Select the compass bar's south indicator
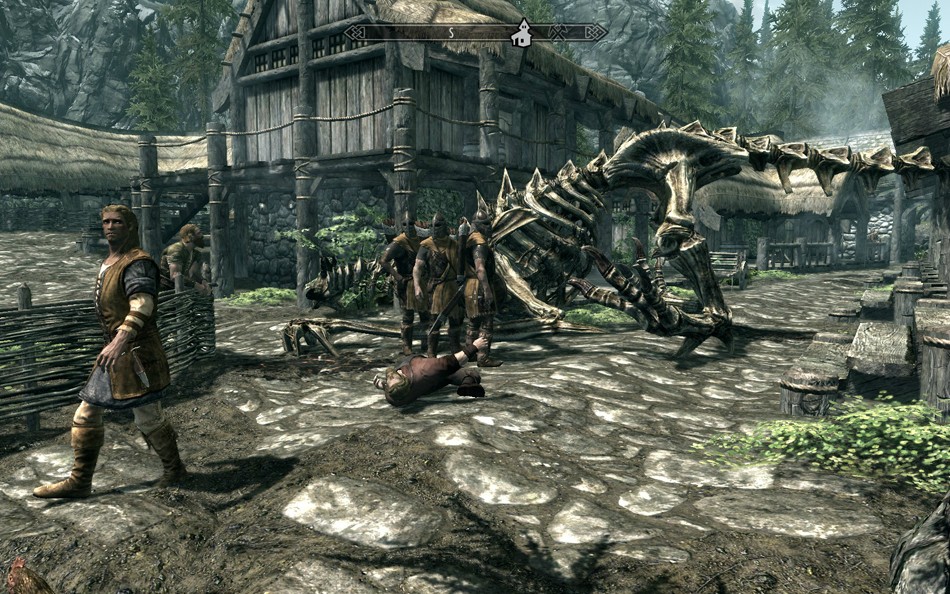 coord(450,33)
